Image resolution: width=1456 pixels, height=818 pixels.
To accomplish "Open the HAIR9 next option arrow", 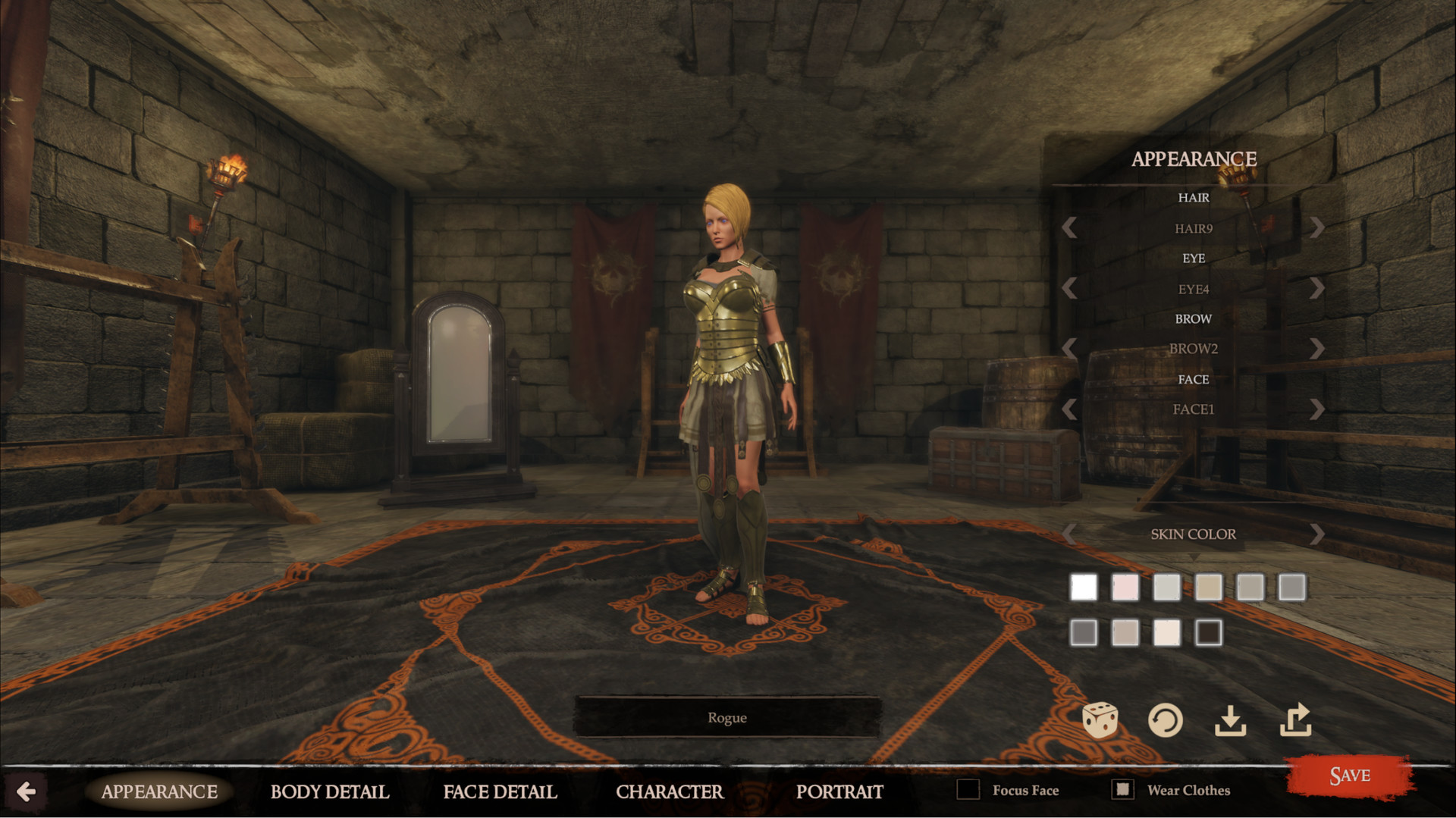I will tap(1318, 227).
